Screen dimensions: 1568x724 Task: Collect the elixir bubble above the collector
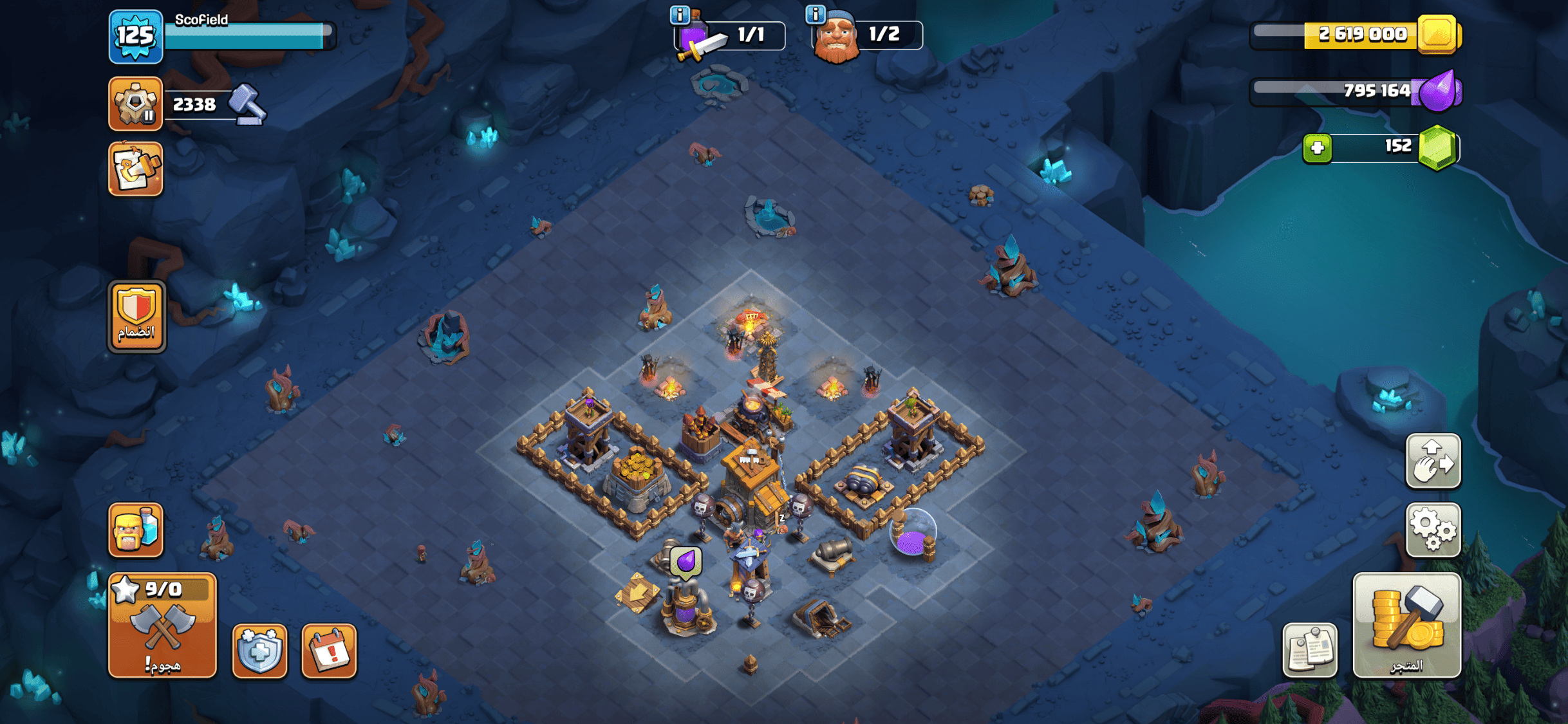(686, 562)
